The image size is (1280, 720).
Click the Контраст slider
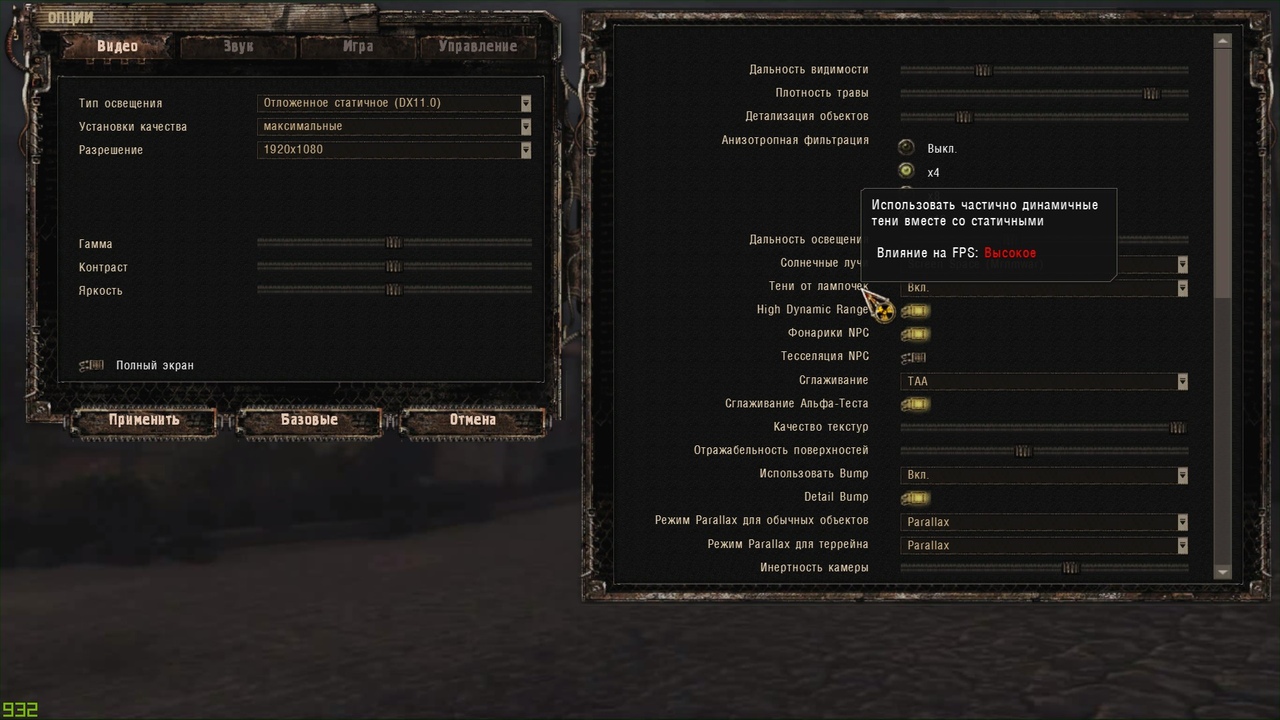tap(394, 266)
